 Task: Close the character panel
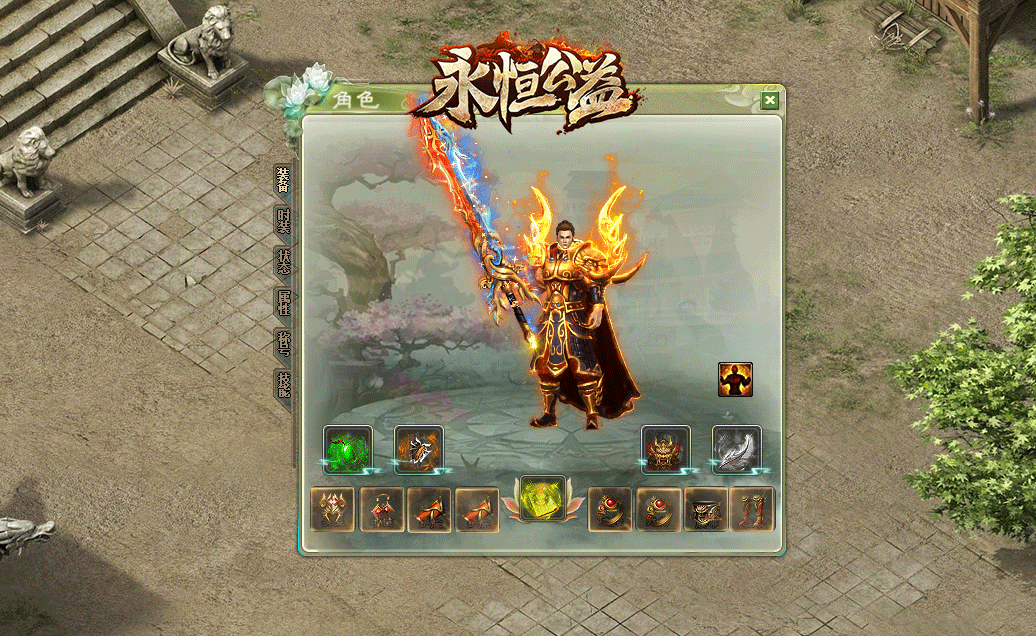pos(769,100)
